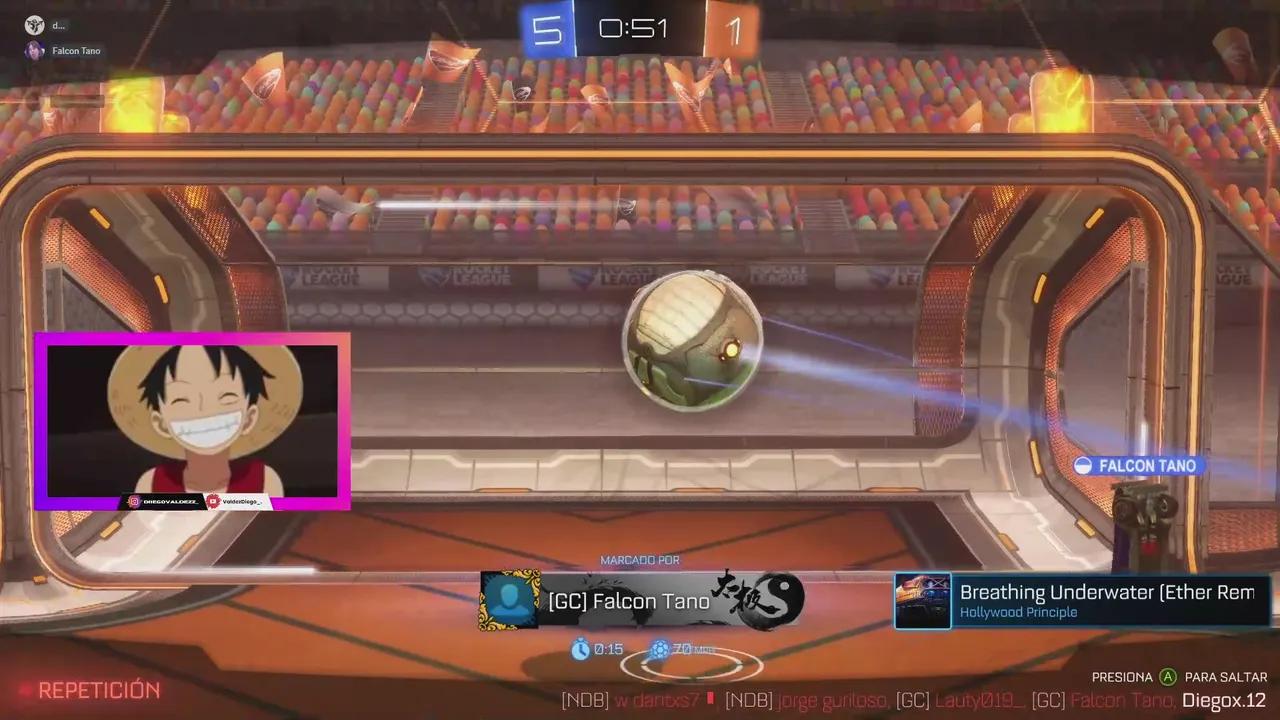This screenshot has height=720, width=1280.
Task: Switch to the REPETICIÓN view
Action: pyautogui.click(x=97, y=690)
